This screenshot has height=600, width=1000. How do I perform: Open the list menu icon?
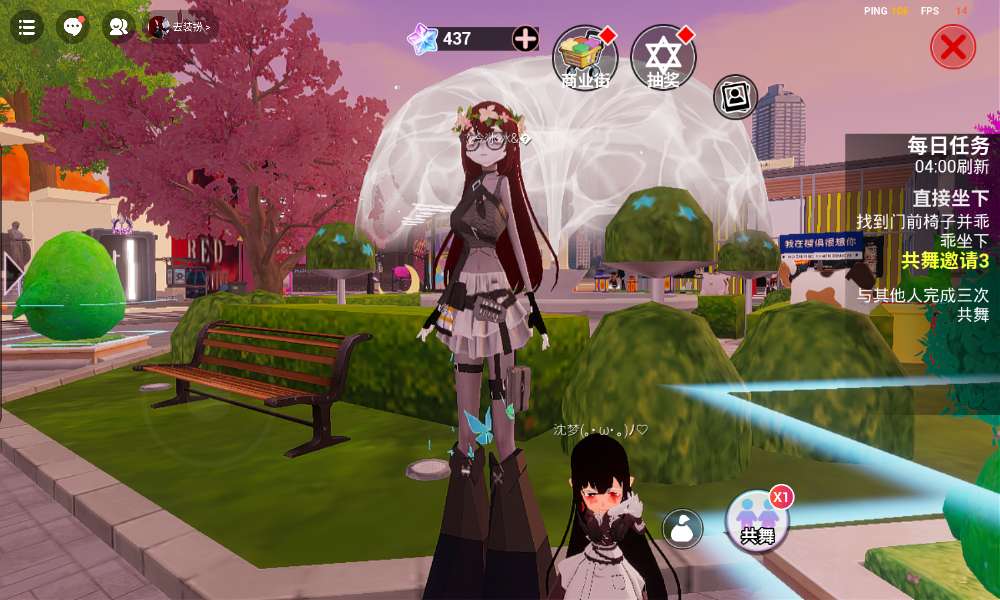coord(27,27)
